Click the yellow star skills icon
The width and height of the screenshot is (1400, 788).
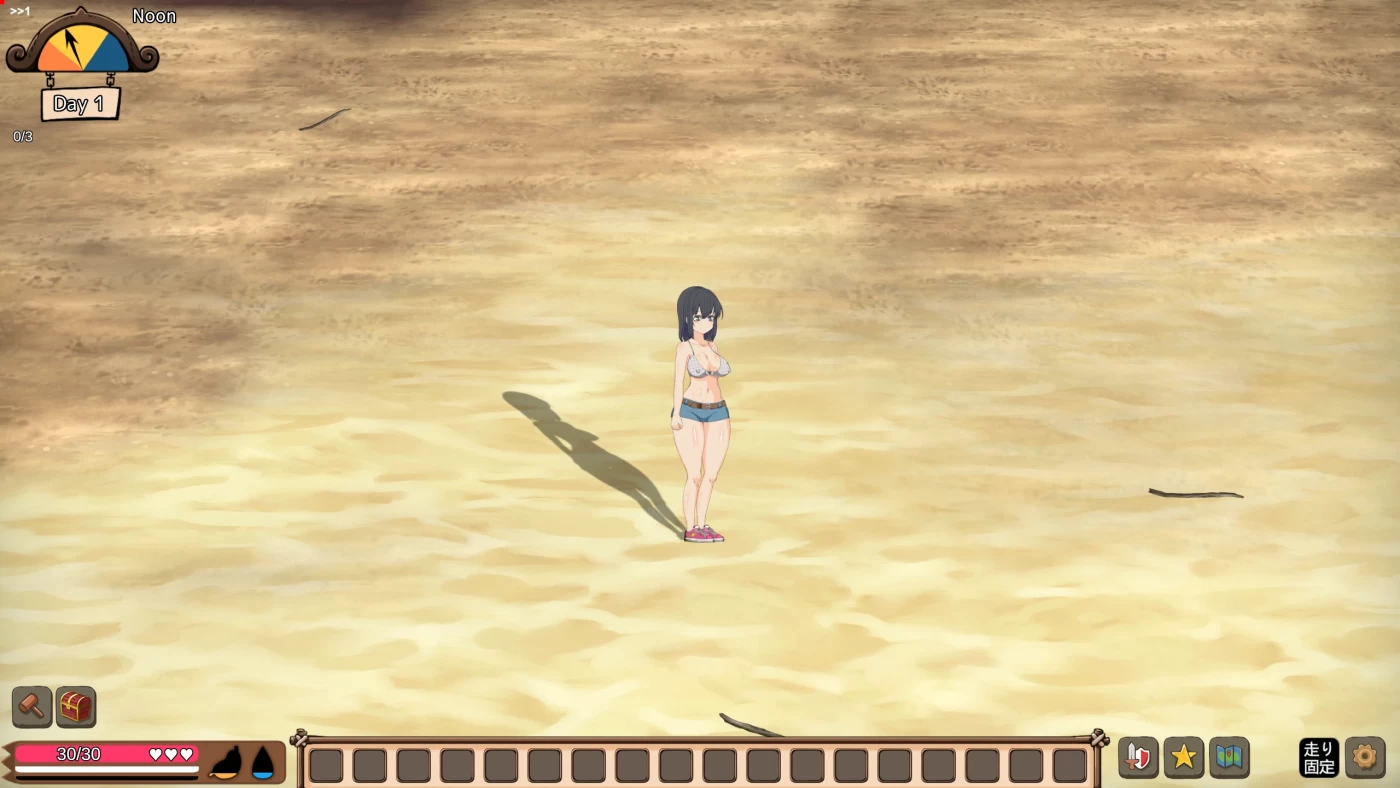tap(1184, 757)
